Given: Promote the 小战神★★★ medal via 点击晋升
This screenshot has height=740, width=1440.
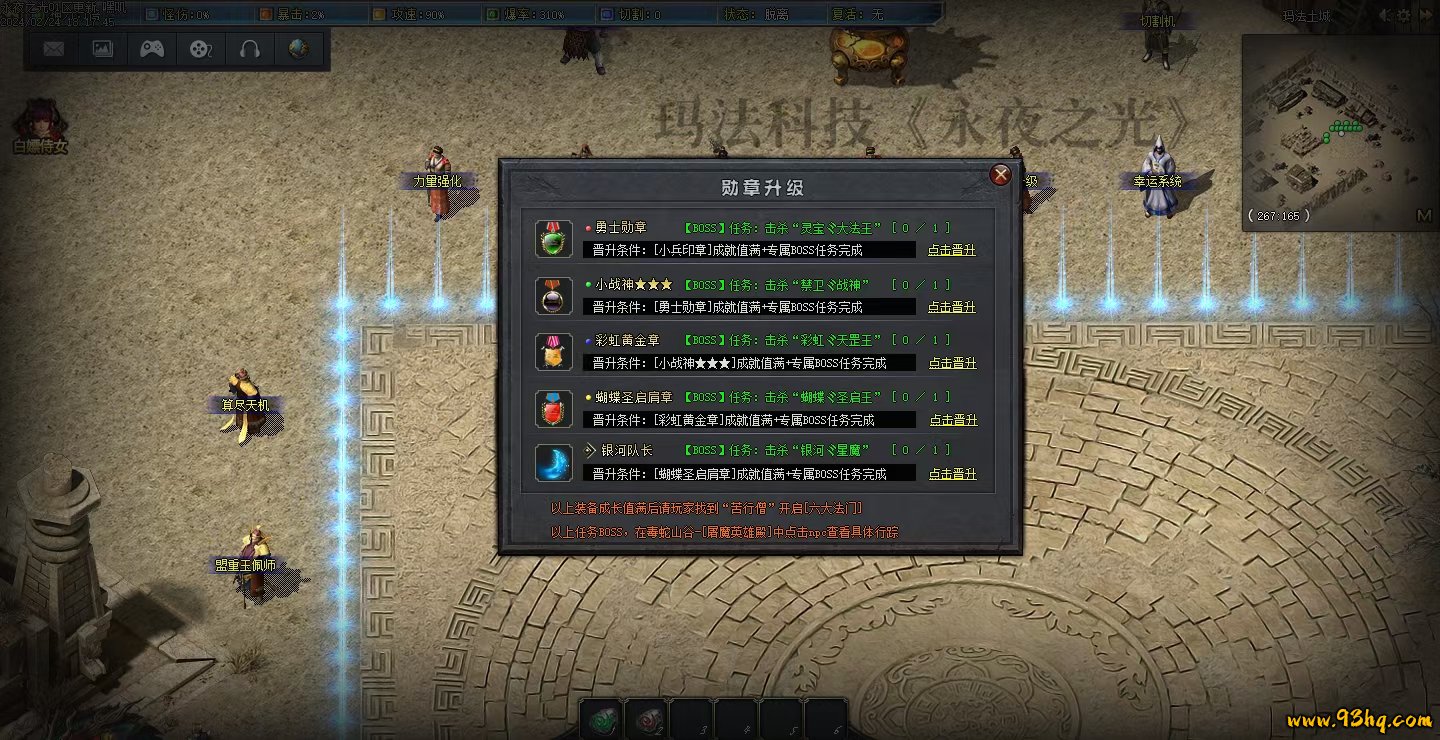Looking at the screenshot, I should coord(951,307).
